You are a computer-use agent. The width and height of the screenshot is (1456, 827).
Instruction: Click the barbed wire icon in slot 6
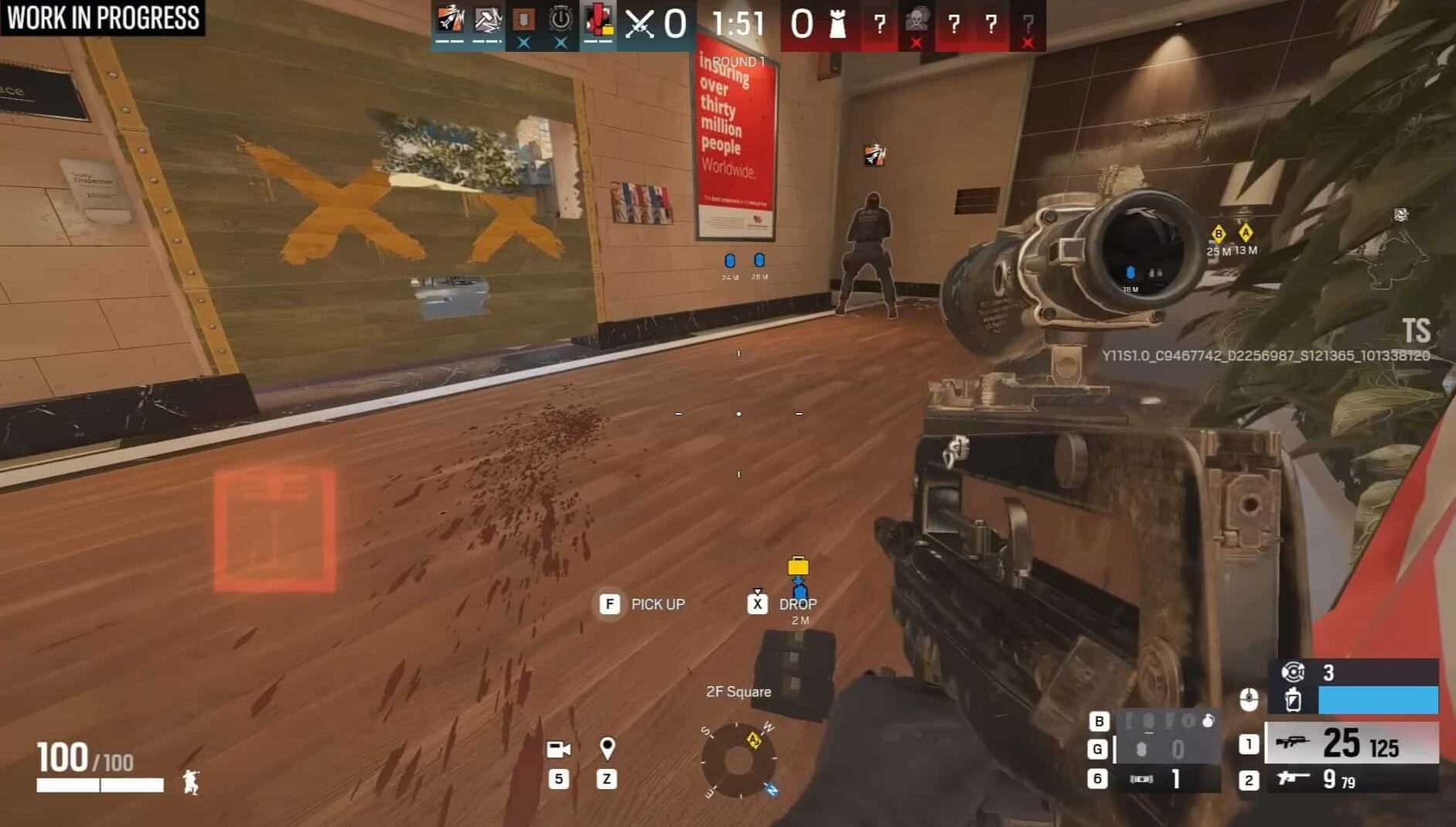[1142, 778]
